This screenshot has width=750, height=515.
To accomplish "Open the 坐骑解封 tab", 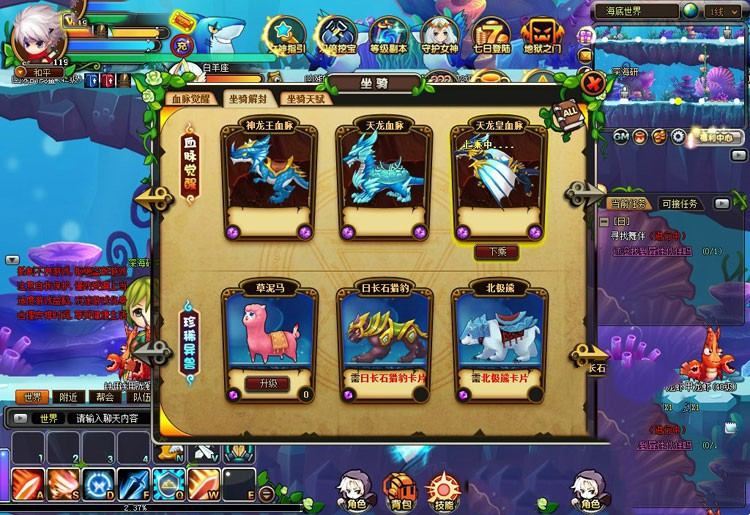I will point(249,99).
